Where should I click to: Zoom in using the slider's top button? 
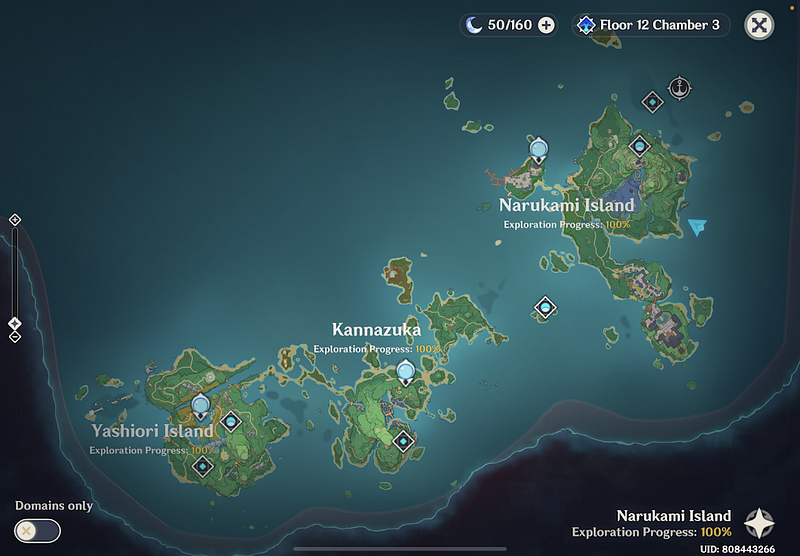click(x=15, y=220)
